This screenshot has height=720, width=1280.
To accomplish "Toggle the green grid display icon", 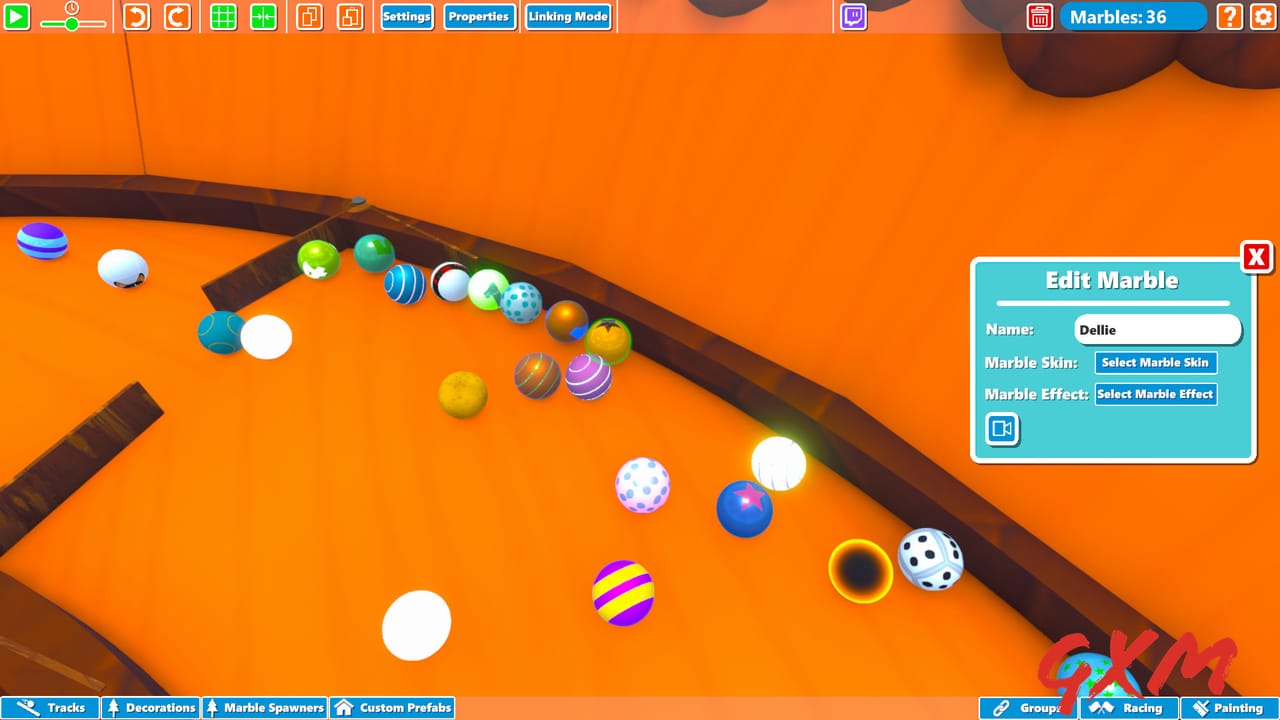I will [x=222, y=16].
